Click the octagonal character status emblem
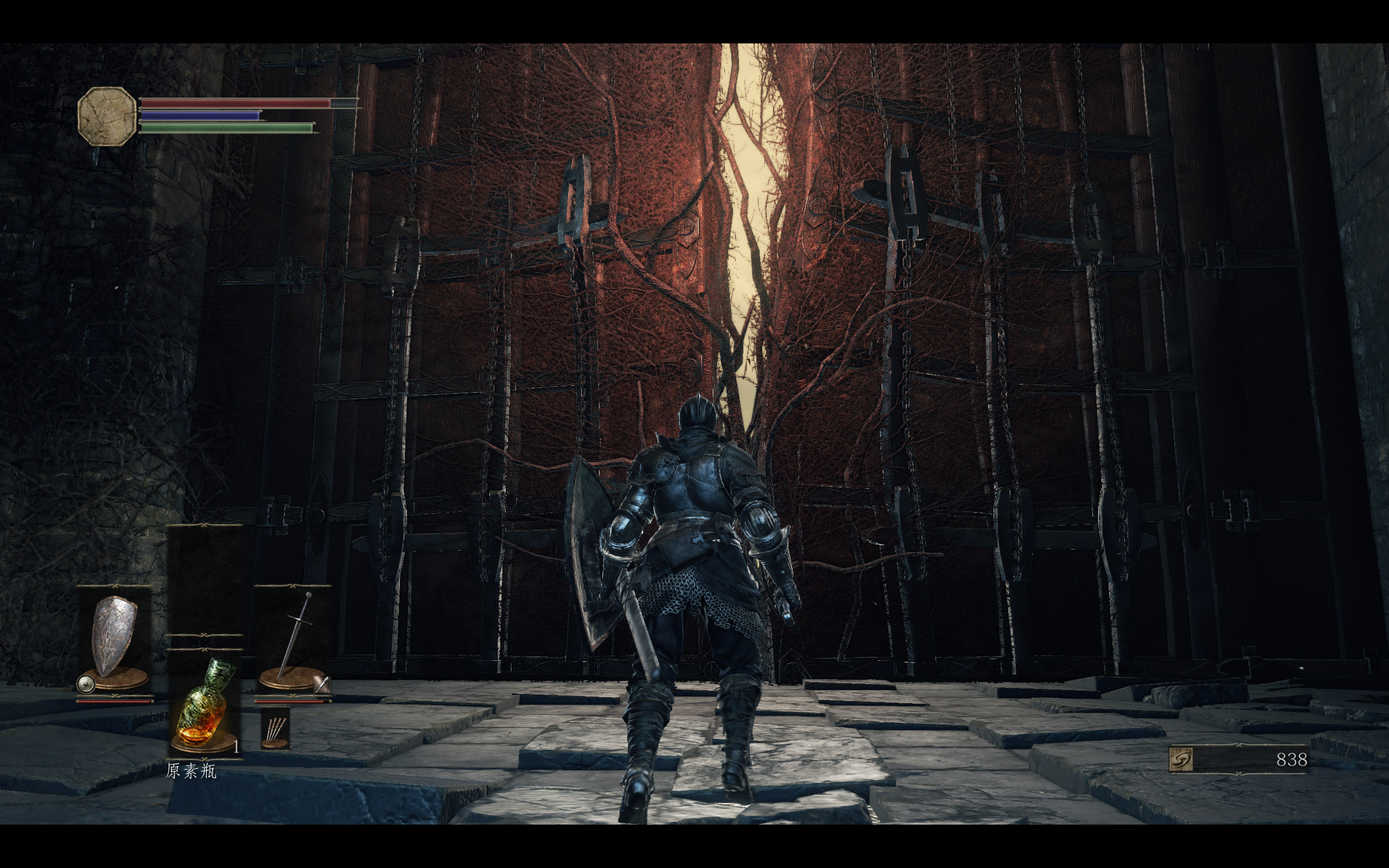Image resolution: width=1389 pixels, height=868 pixels. point(107,117)
